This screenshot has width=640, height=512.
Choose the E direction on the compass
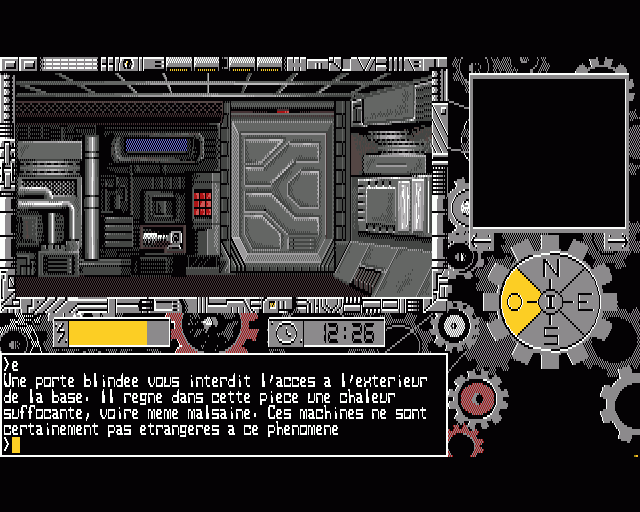click(x=584, y=301)
